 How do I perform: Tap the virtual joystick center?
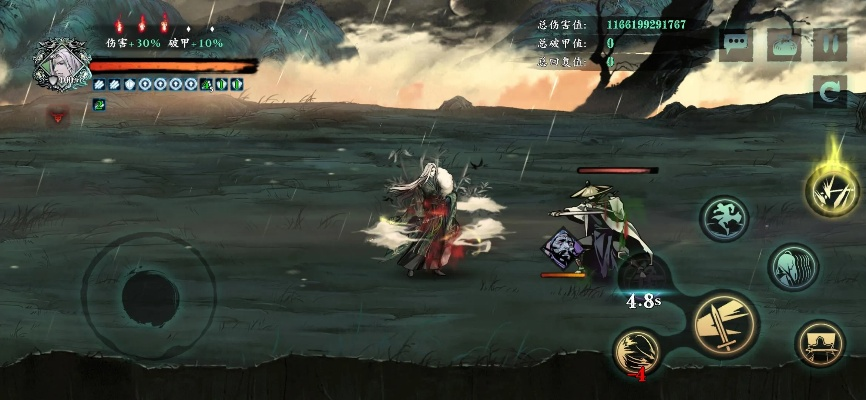[x=149, y=295]
